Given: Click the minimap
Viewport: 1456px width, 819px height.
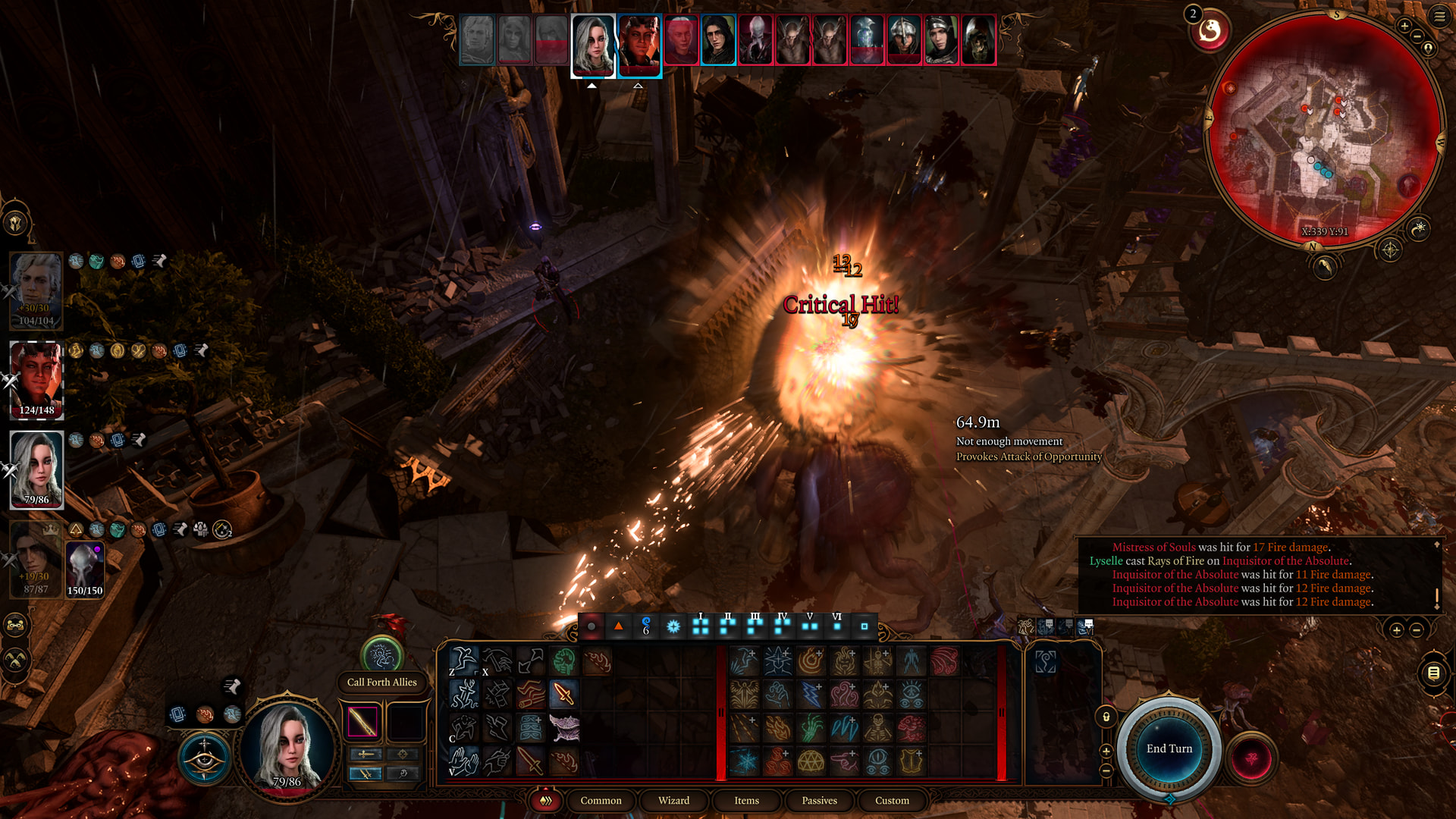Looking at the screenshot, I should [x=1324, y=129].
